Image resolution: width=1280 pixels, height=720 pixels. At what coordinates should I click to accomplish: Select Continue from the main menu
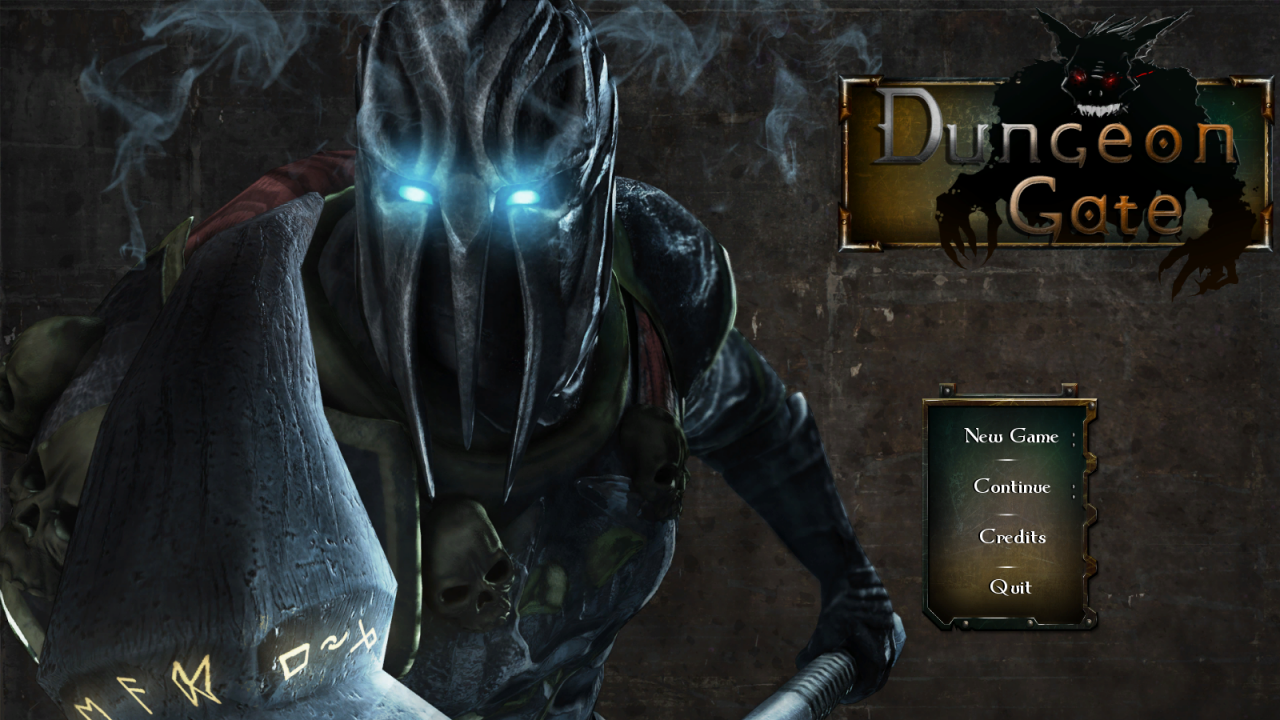tap(1011, 487)
